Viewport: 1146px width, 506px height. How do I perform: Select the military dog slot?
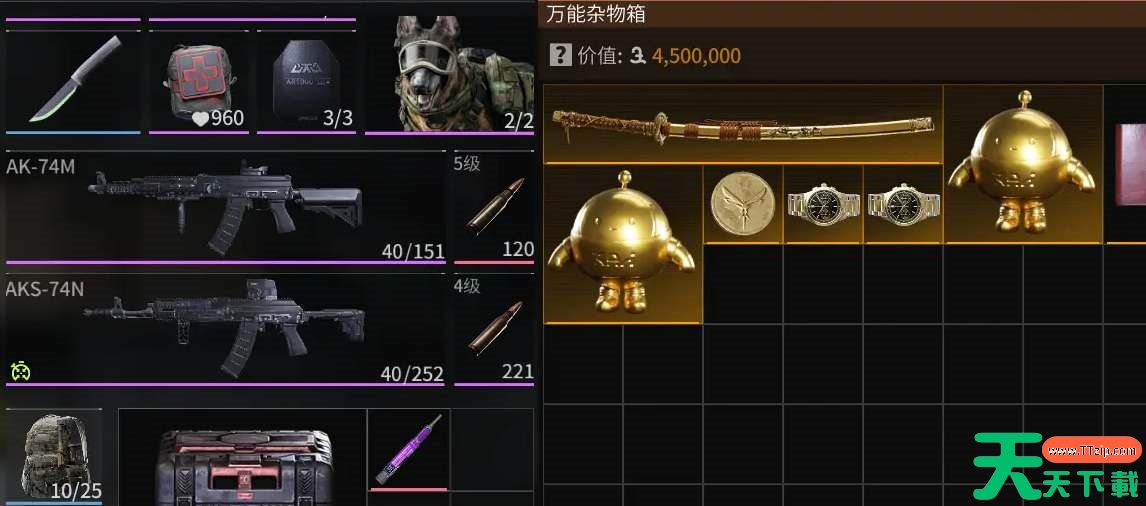(x=451, y=75)
